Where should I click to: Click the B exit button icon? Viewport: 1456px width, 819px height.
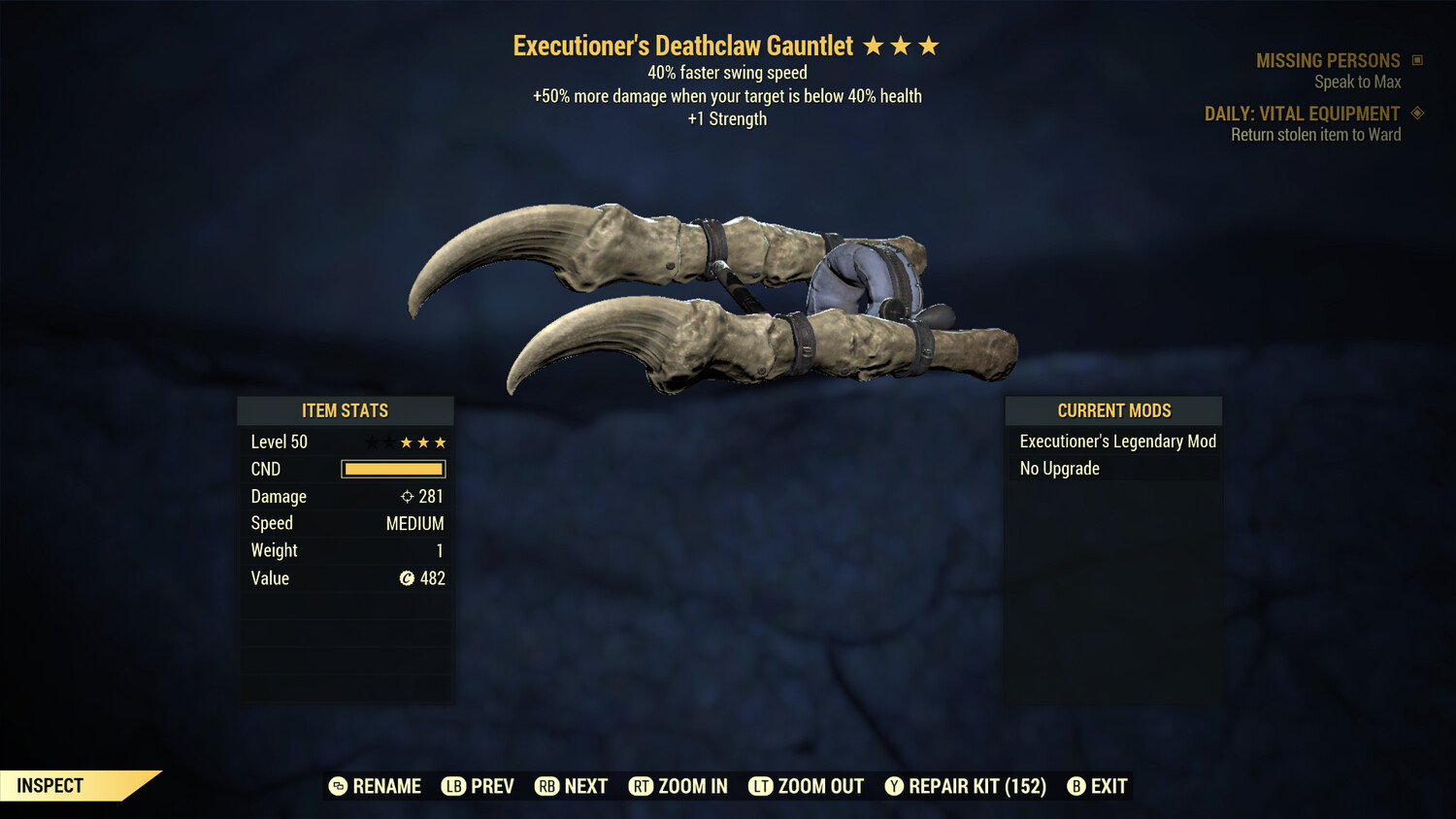click(1075, 786)
